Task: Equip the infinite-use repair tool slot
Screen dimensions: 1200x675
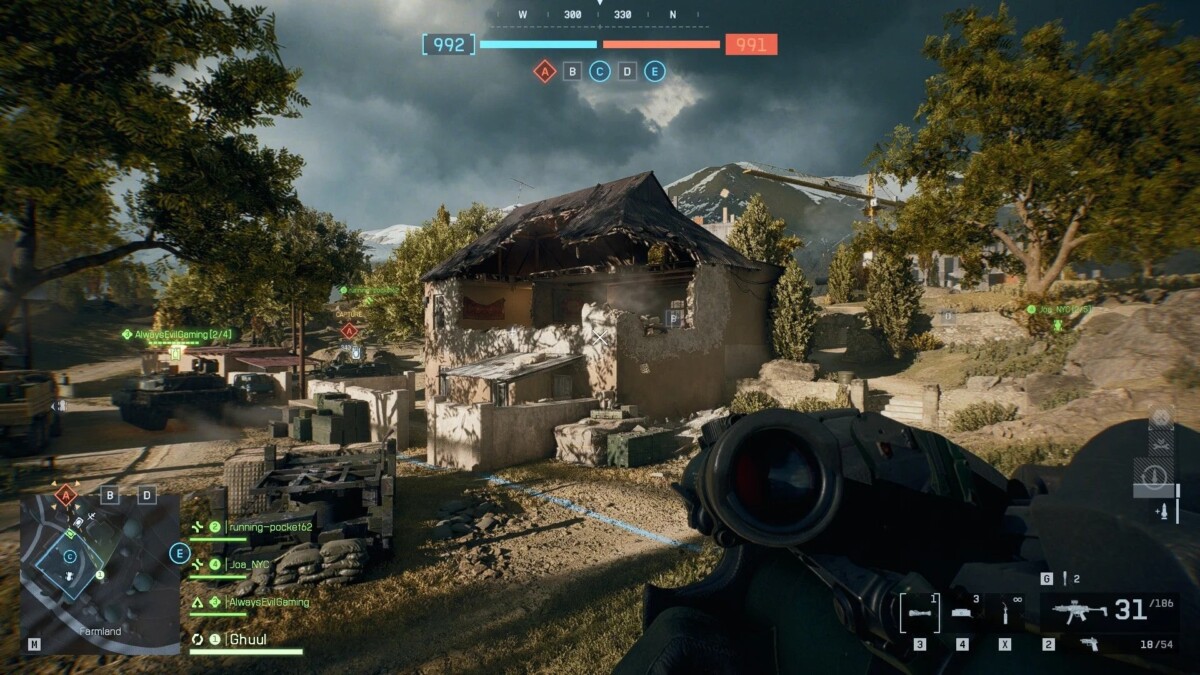Action: [1004, 612]
